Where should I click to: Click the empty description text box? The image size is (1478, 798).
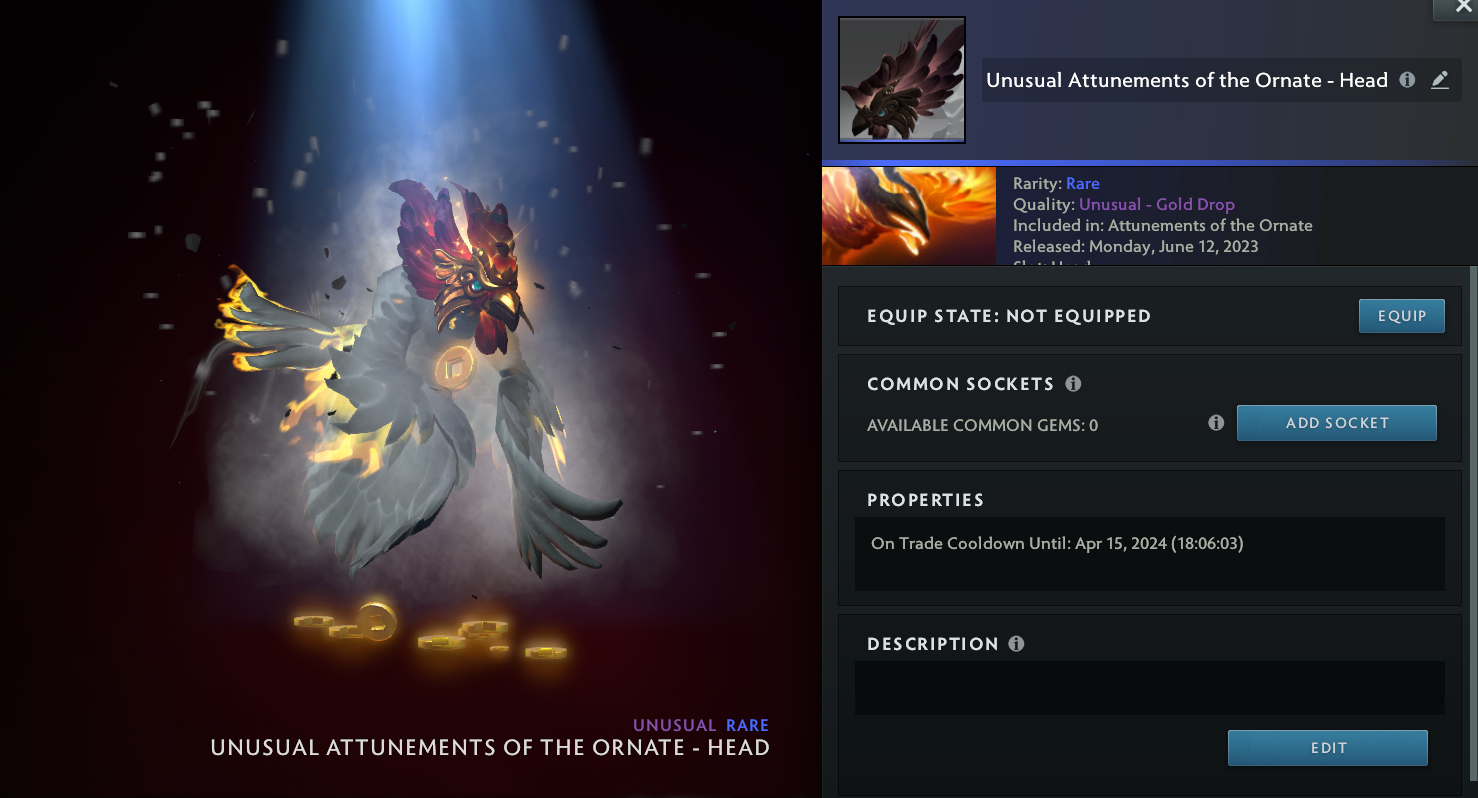[1149, 688]
